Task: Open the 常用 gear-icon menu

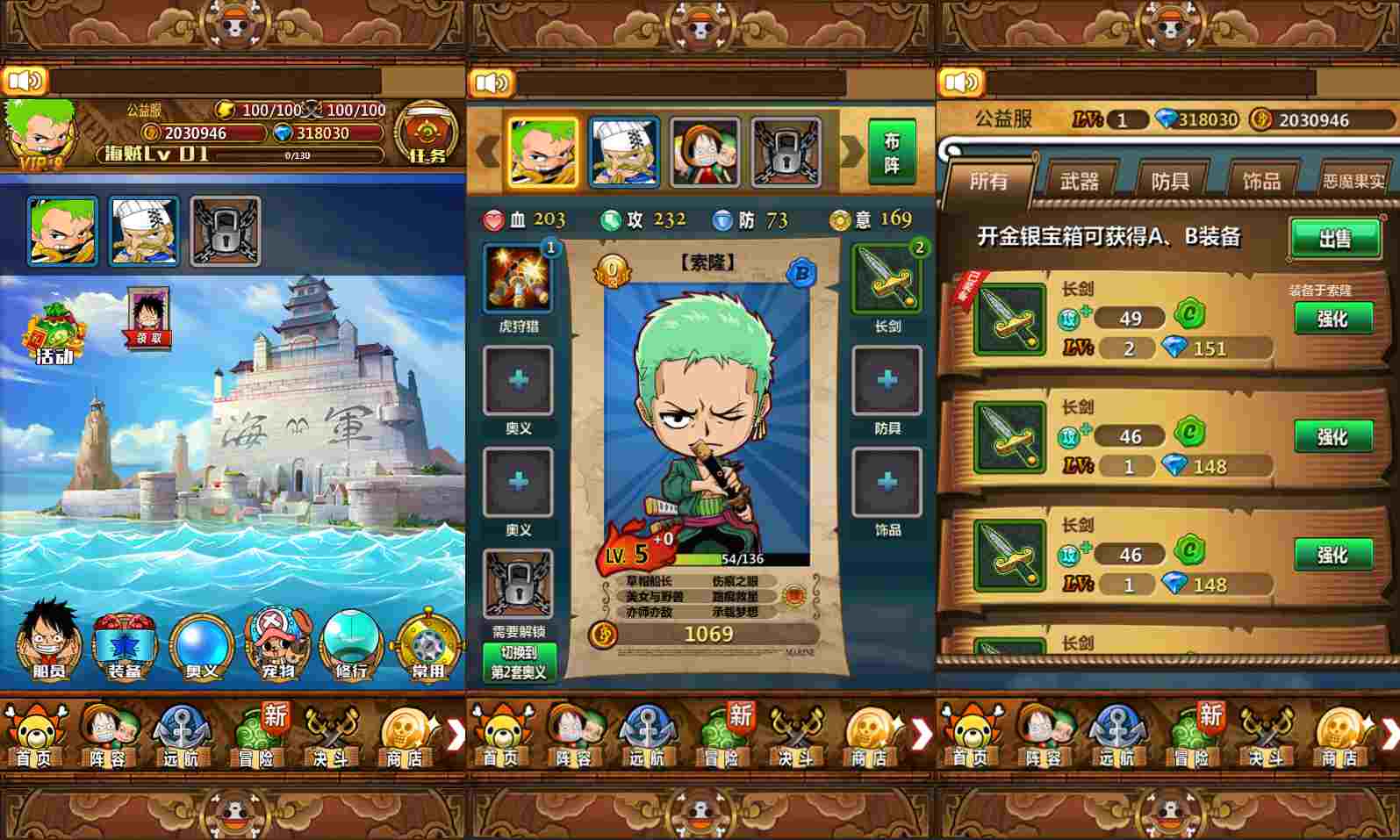Action: 427,644
